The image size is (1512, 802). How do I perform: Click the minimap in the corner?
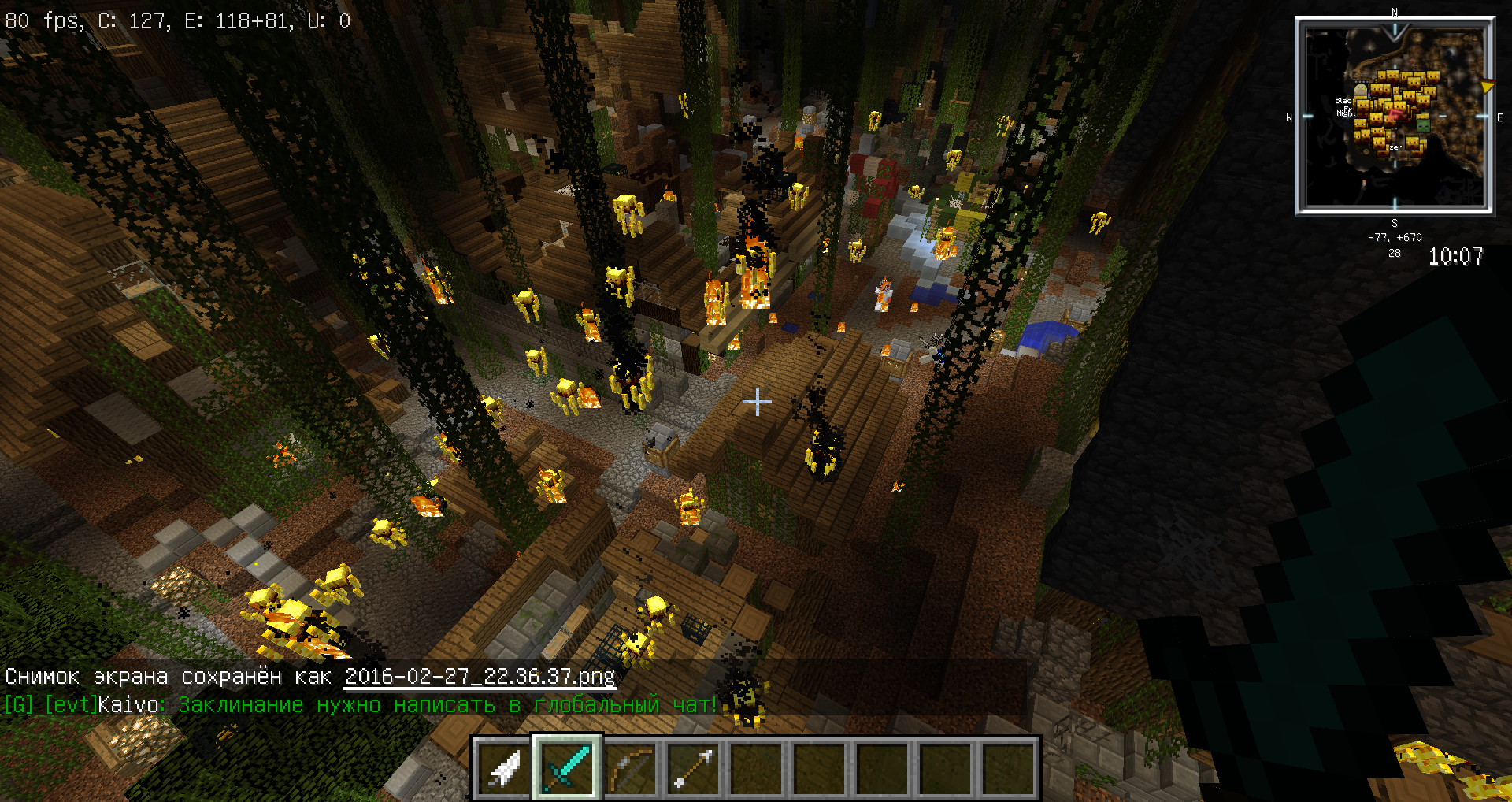tap(1395, 116)
